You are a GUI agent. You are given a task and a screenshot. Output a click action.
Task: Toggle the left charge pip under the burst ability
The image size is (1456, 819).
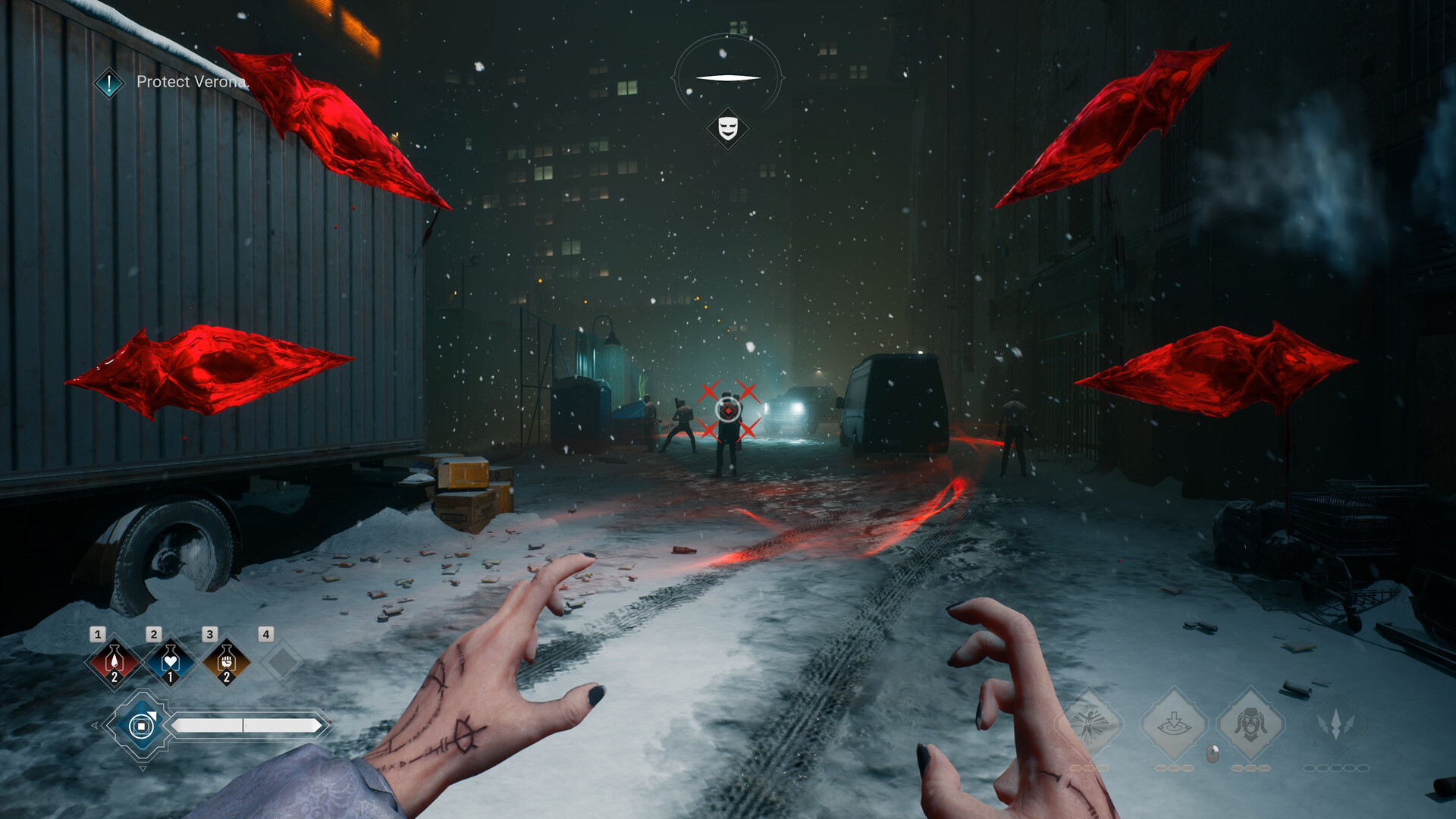click(1076, 767)
